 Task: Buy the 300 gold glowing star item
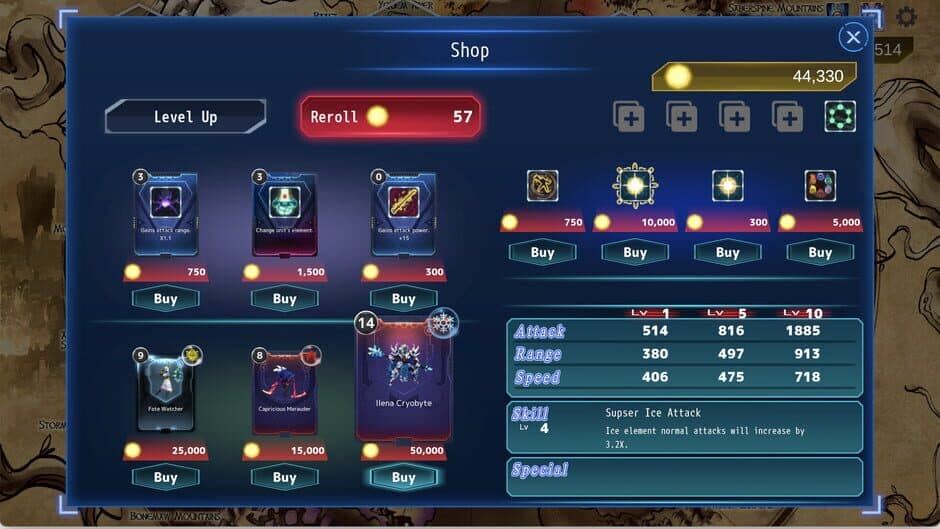click(727, 252)
